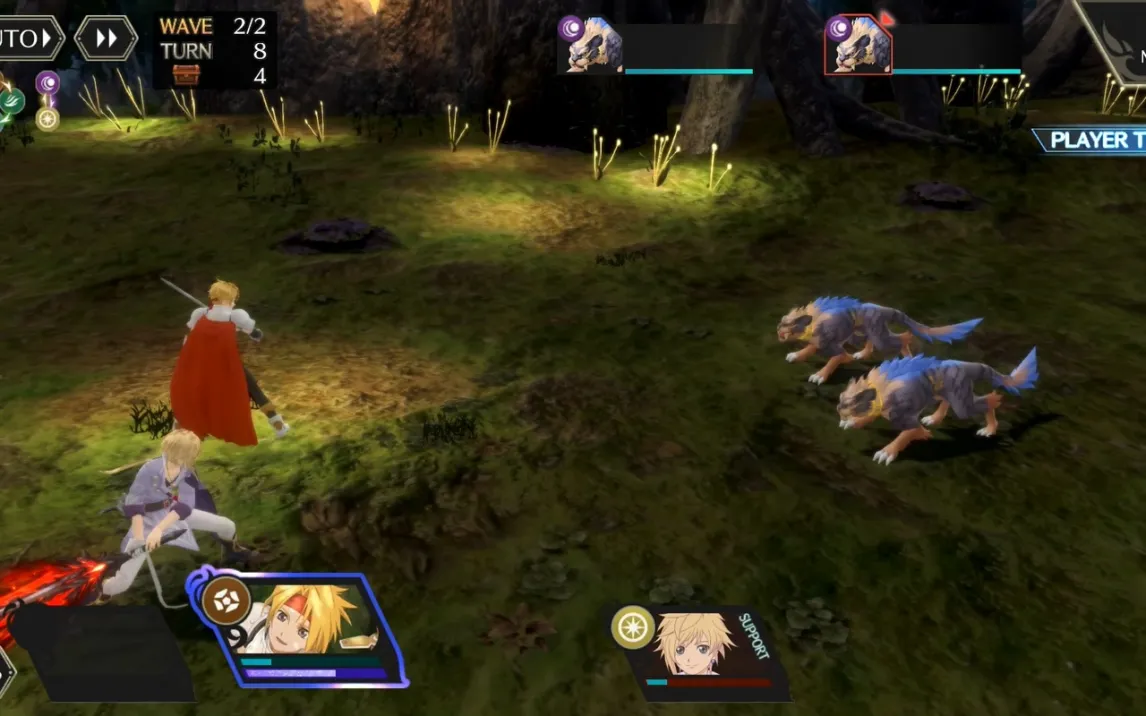Choose the spiky-haired hero with red headband card
The width and height of the screenshot is (1146, 716).
[300, 629]
